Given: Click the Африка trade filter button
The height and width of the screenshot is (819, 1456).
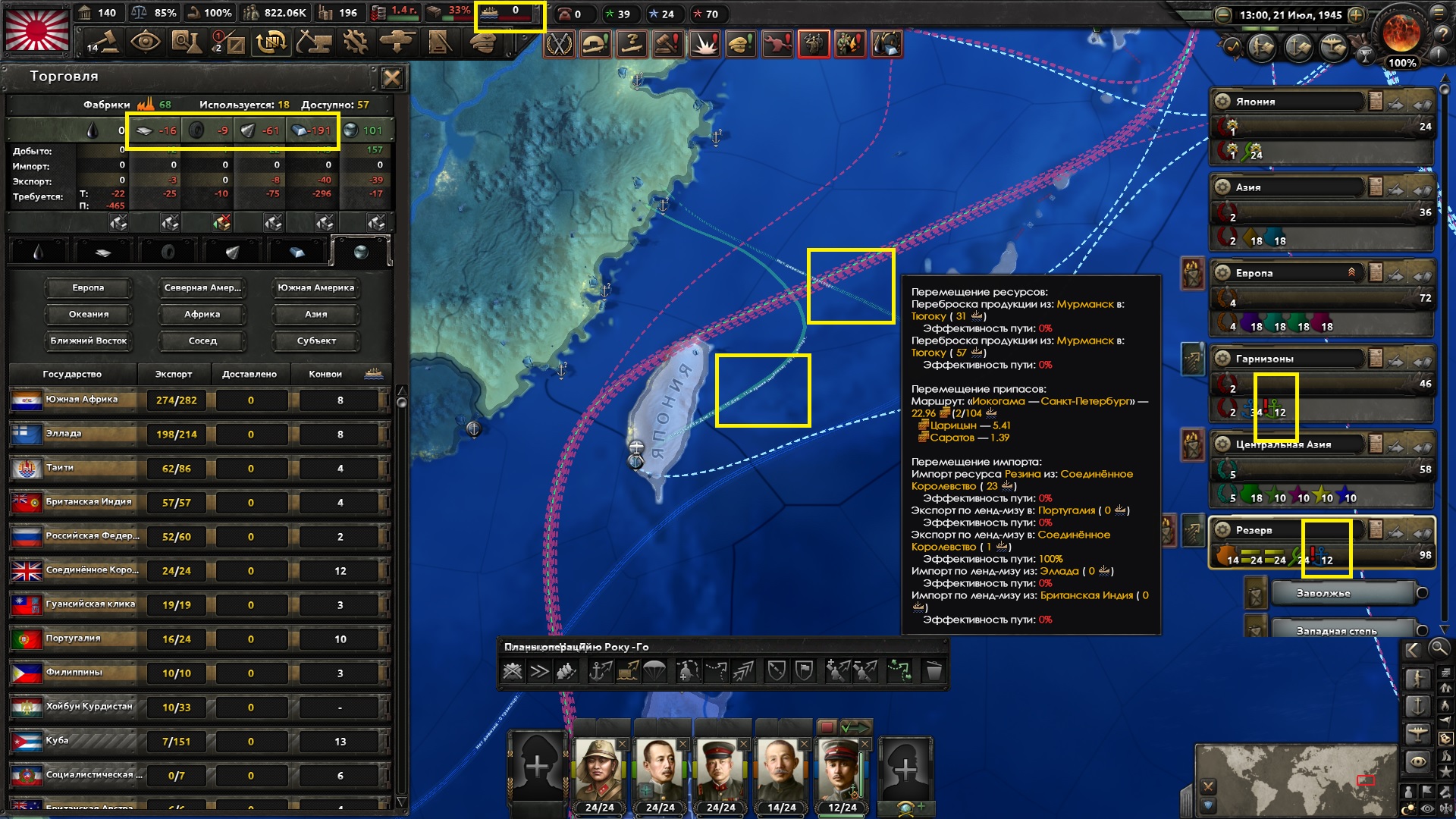Looking at the screenshot, I should pyautogui.click(x=201, y=314).
